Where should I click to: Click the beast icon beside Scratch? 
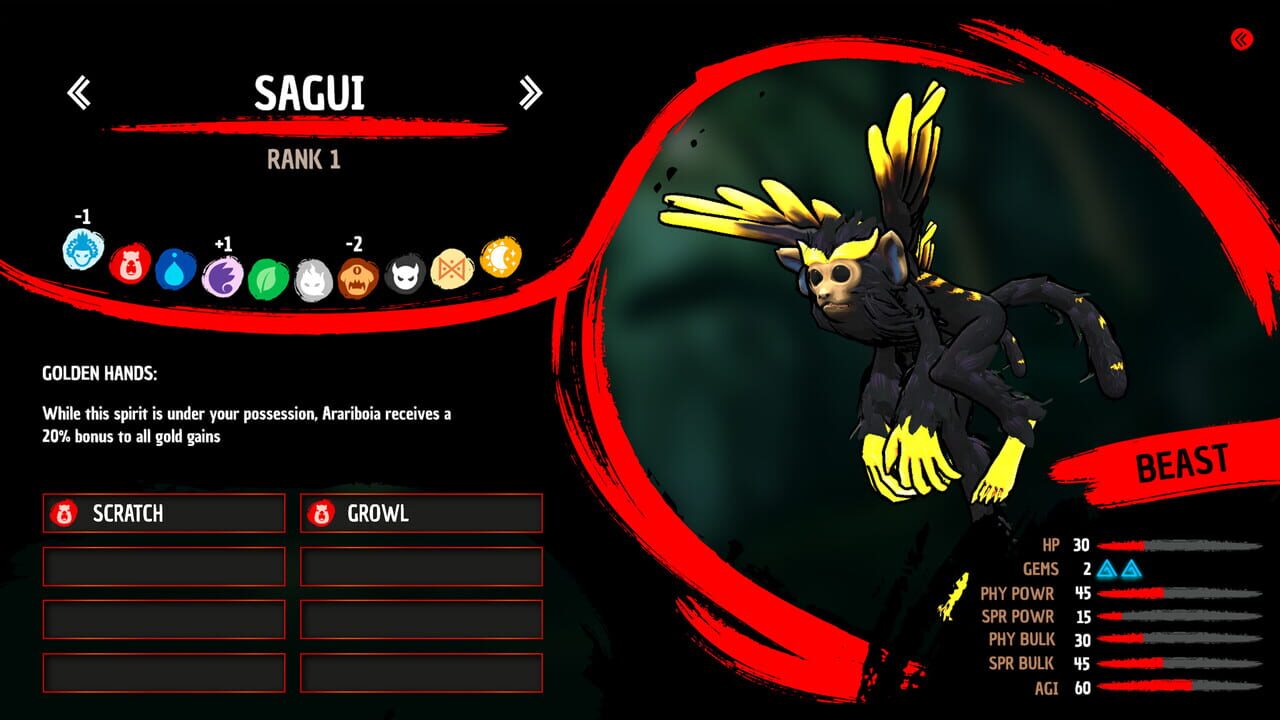[66, 513]
